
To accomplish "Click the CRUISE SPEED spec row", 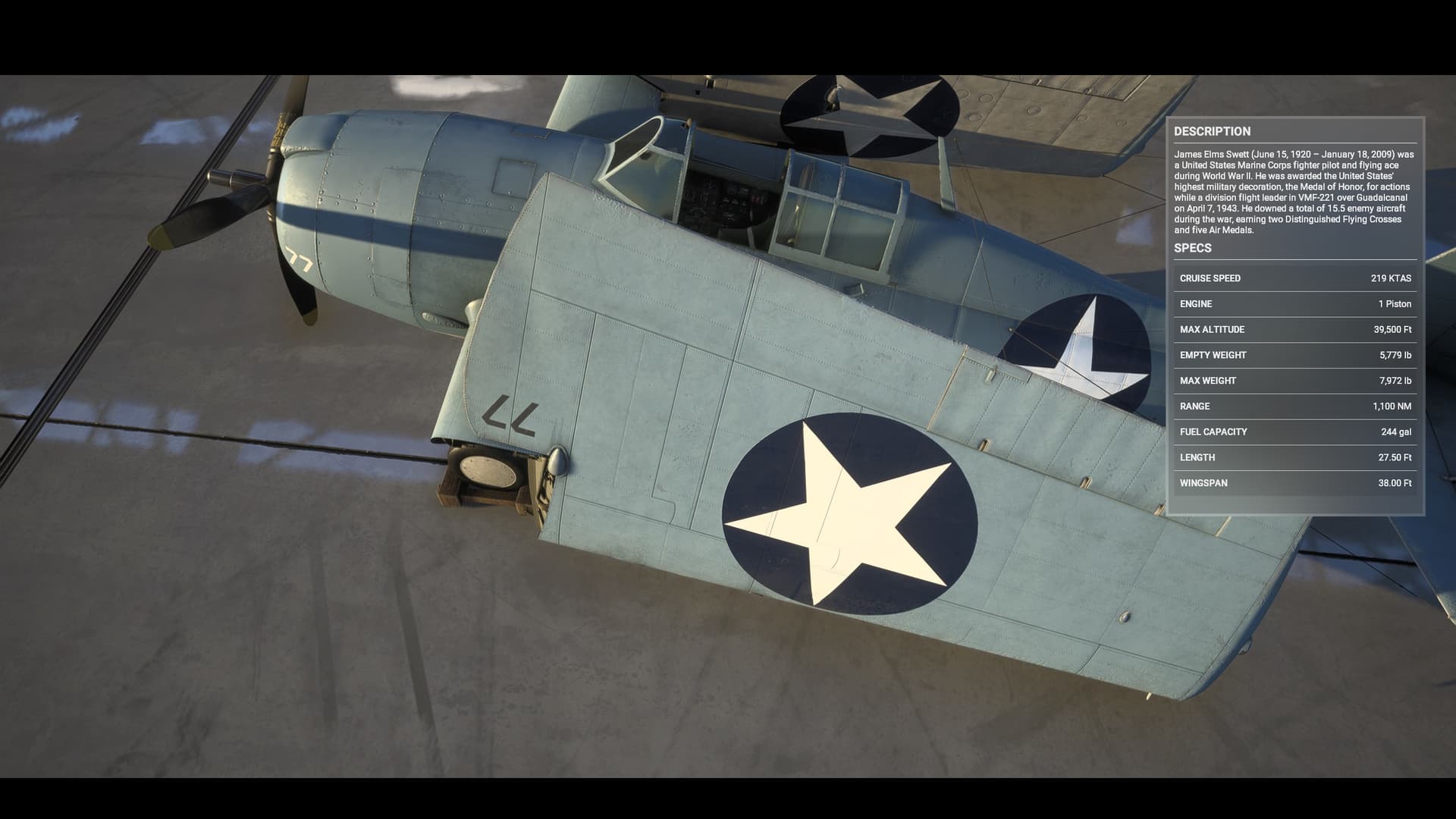I will [1297, 278].
